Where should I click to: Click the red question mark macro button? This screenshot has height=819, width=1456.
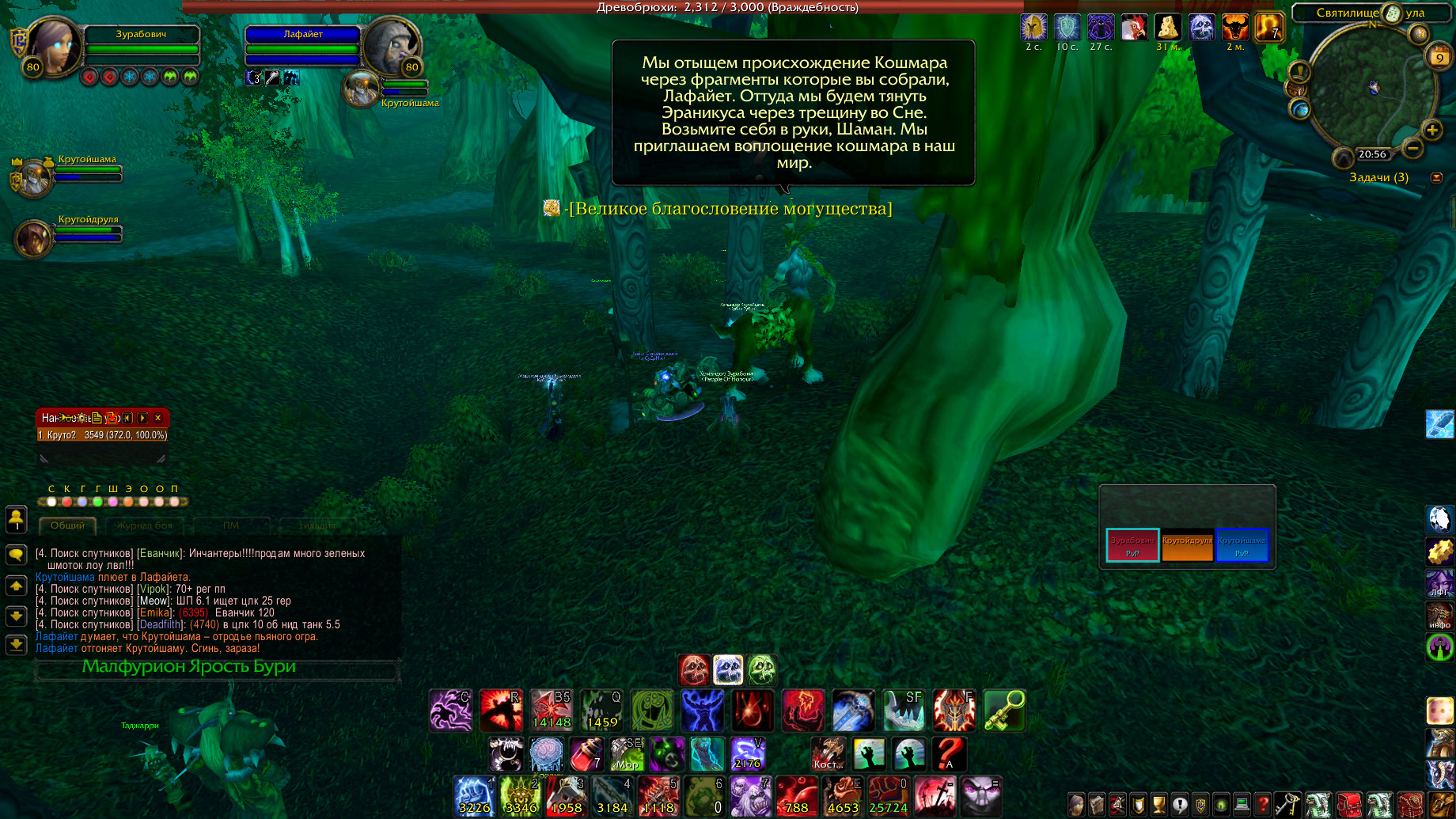(x=949, y=754)
